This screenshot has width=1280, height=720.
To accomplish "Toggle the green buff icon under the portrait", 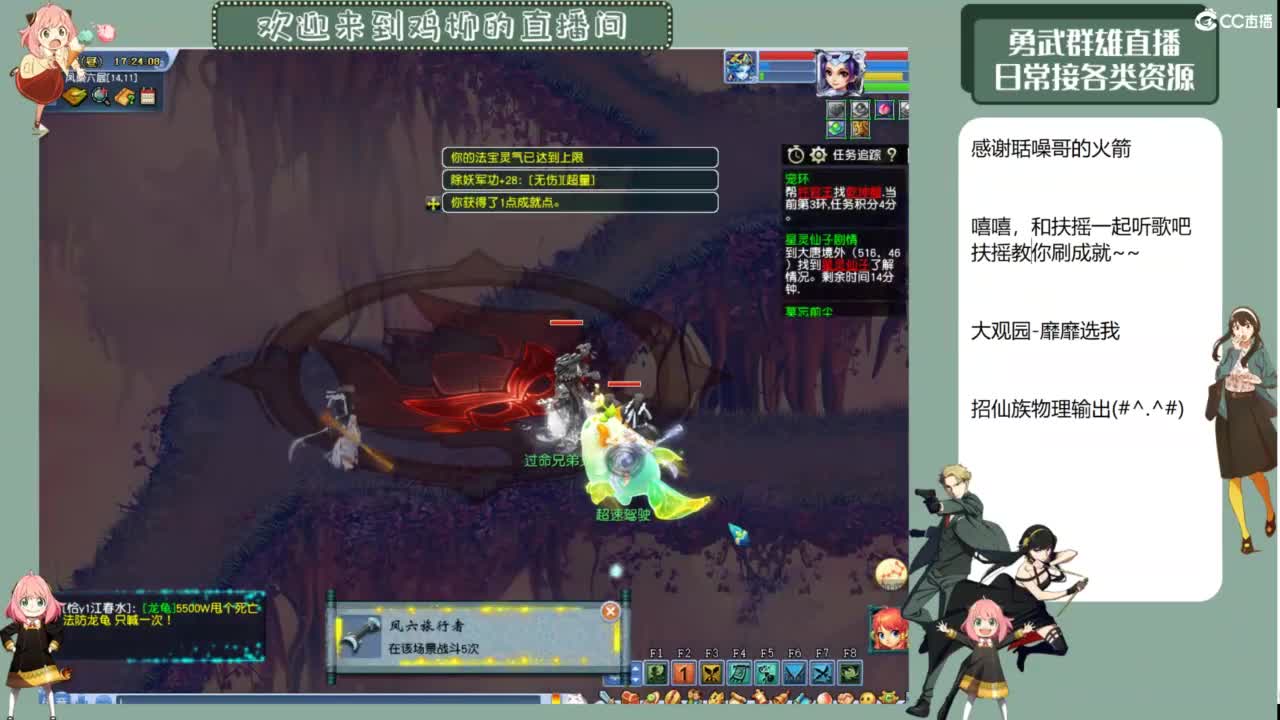I will pos(836,128).
